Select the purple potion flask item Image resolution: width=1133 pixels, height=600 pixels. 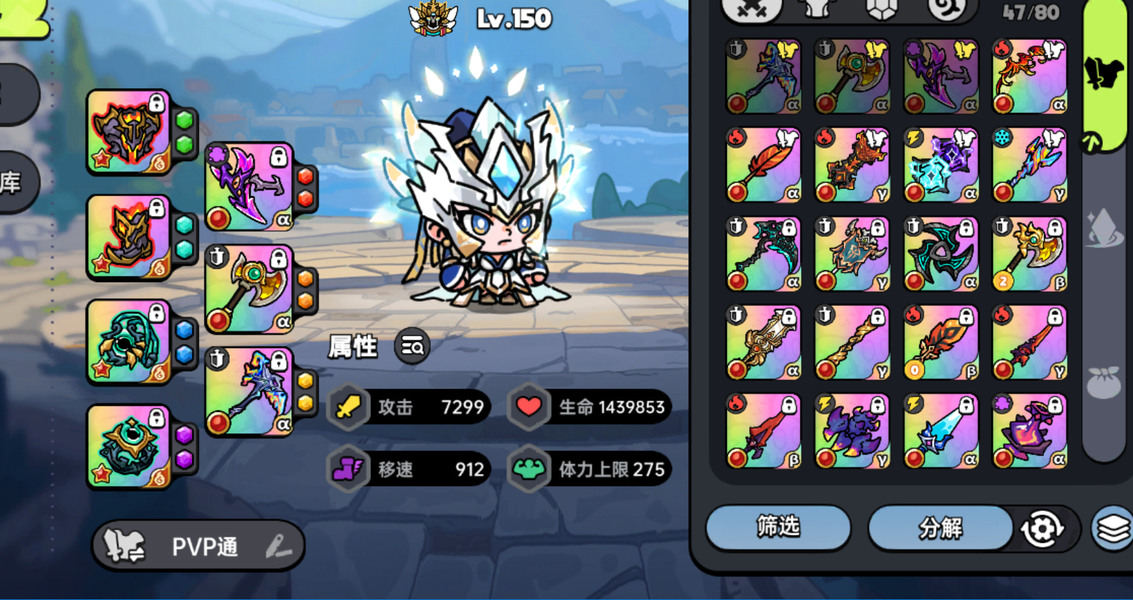pyautogui.click(x=1030, y=431)
